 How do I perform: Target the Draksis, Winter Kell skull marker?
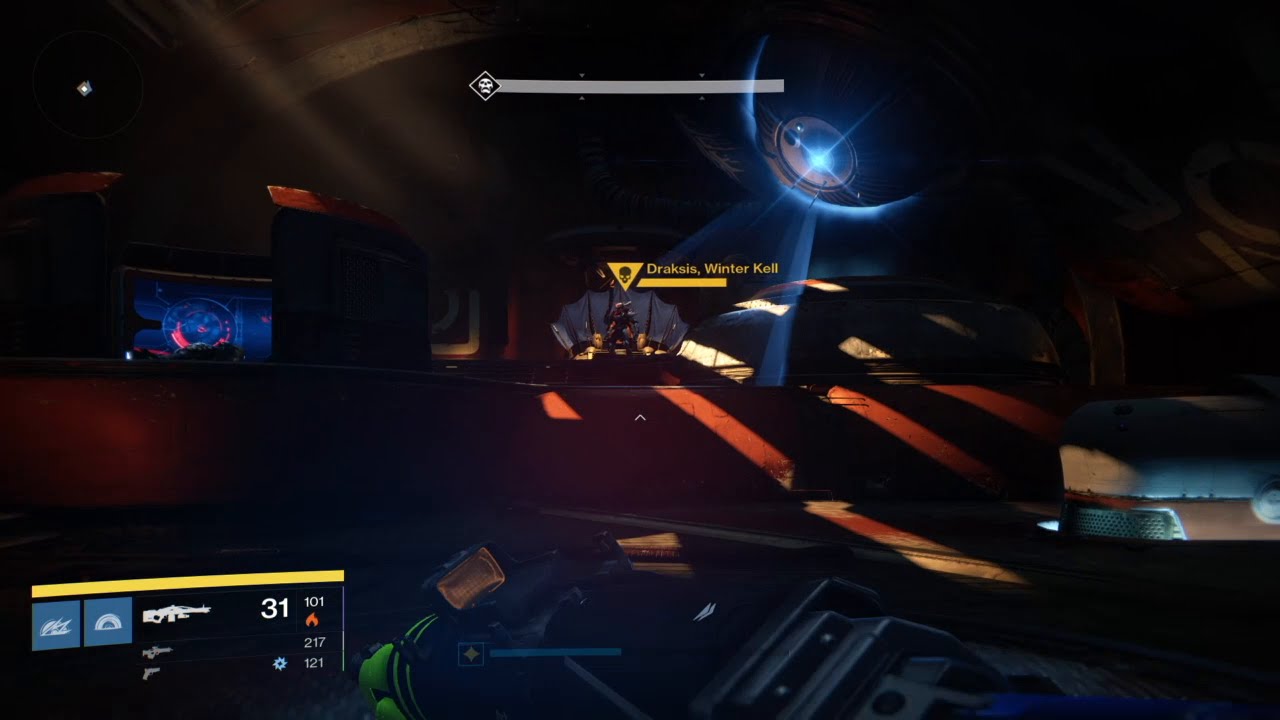coord(624,274)
